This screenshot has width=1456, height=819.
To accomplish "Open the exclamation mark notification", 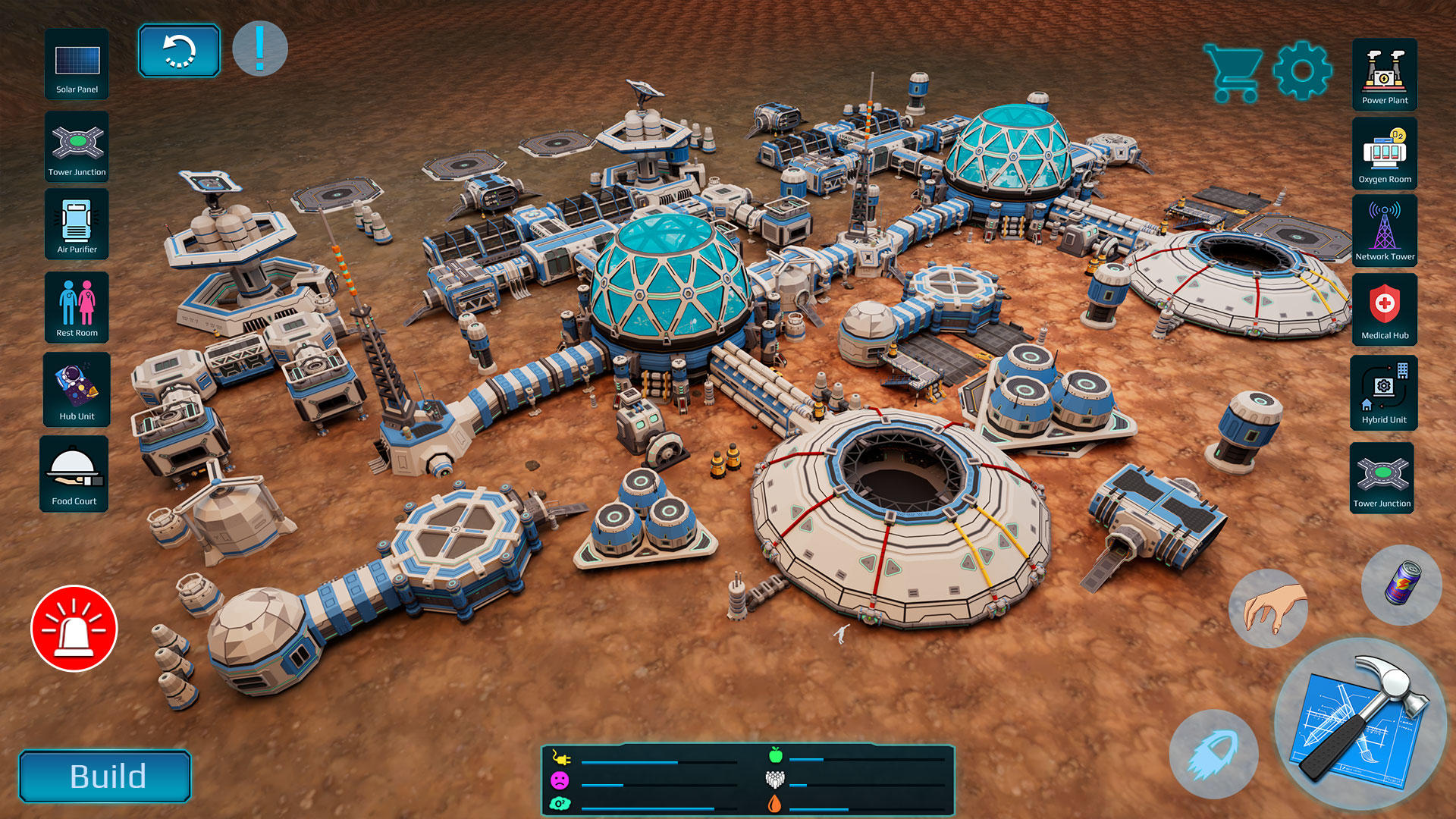I will point(260,49).
